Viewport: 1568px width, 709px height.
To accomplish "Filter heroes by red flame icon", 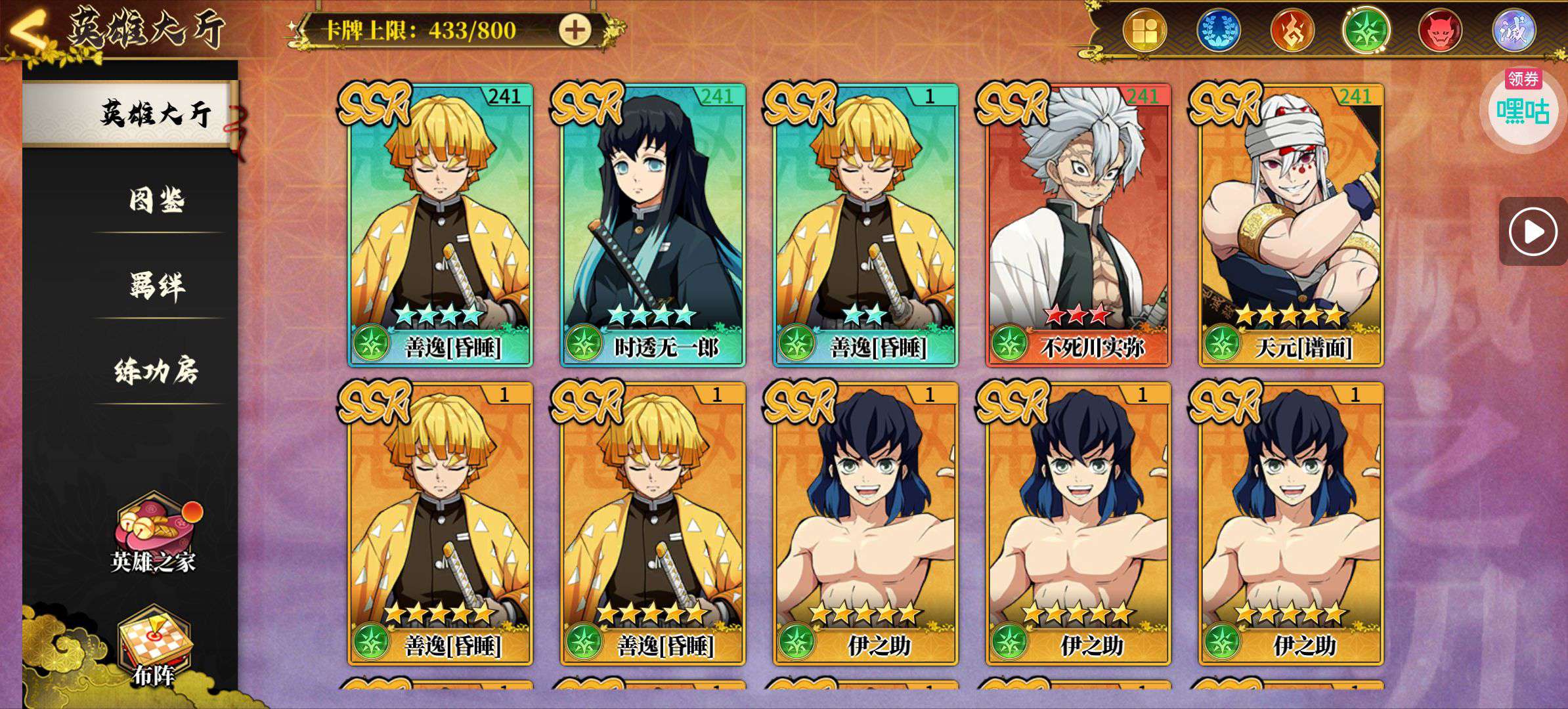I will pos(1292,30).
